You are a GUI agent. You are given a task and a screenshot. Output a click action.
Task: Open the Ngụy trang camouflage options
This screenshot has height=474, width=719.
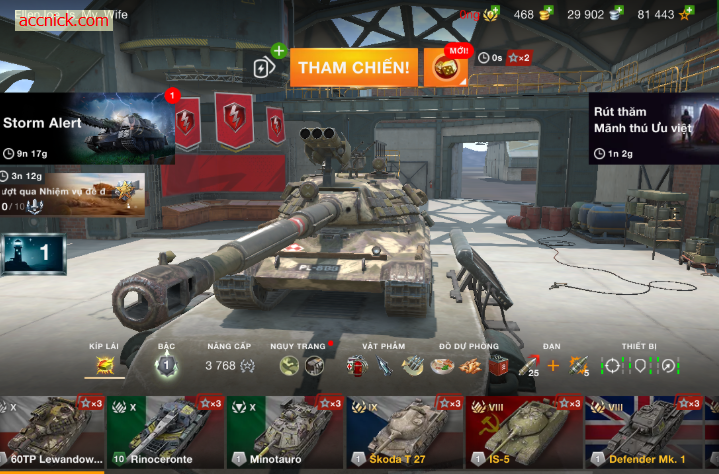coord(301,365)
